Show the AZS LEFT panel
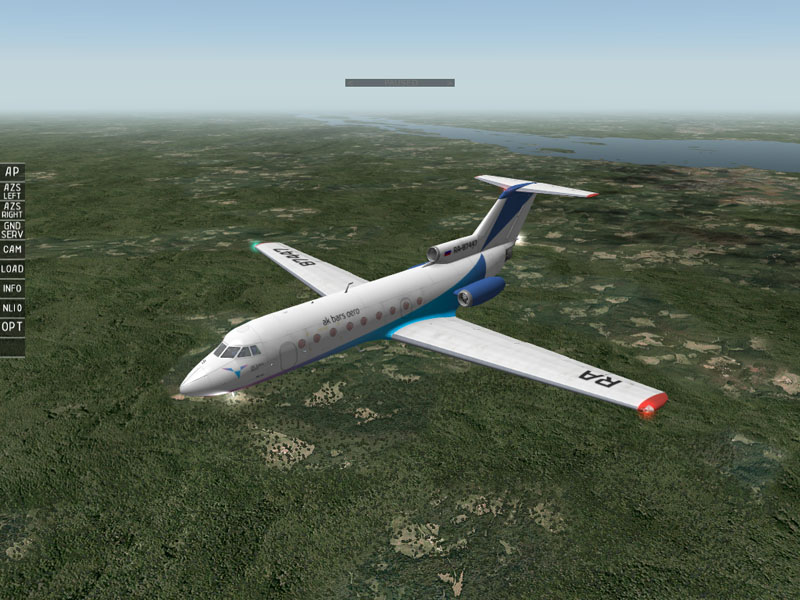This screenshot has height=600, width=800. click(x=12, y=190)
